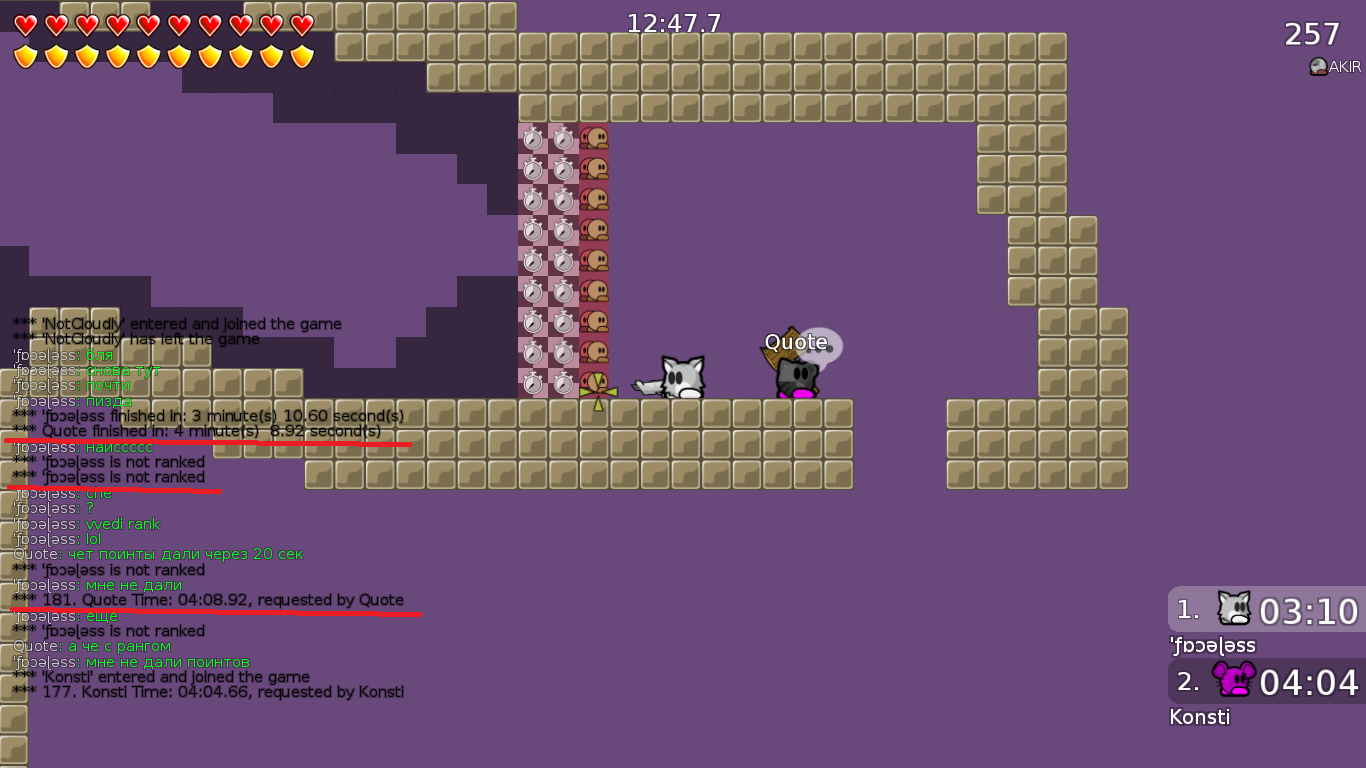Click the AKIR player tag
1366x768 pixels.
(1336, 67)
